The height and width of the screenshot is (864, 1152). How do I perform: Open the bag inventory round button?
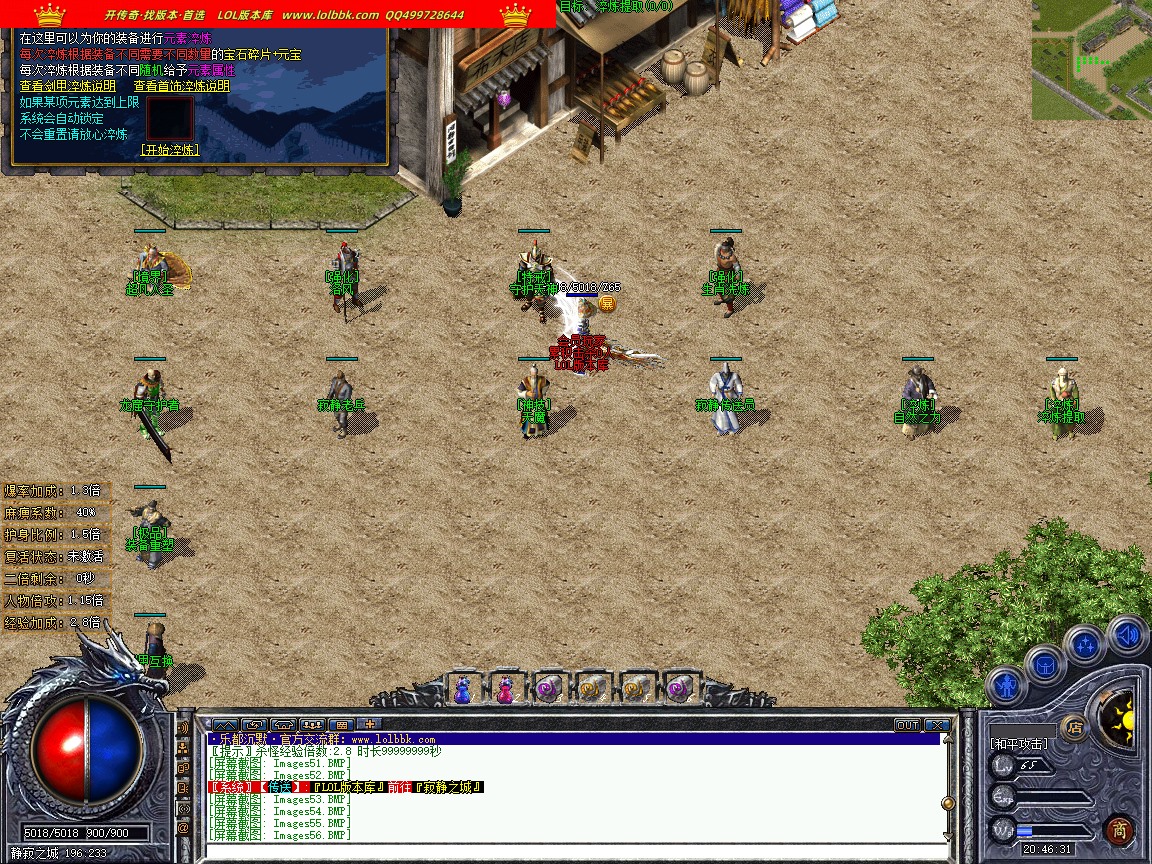(1044, 664)
